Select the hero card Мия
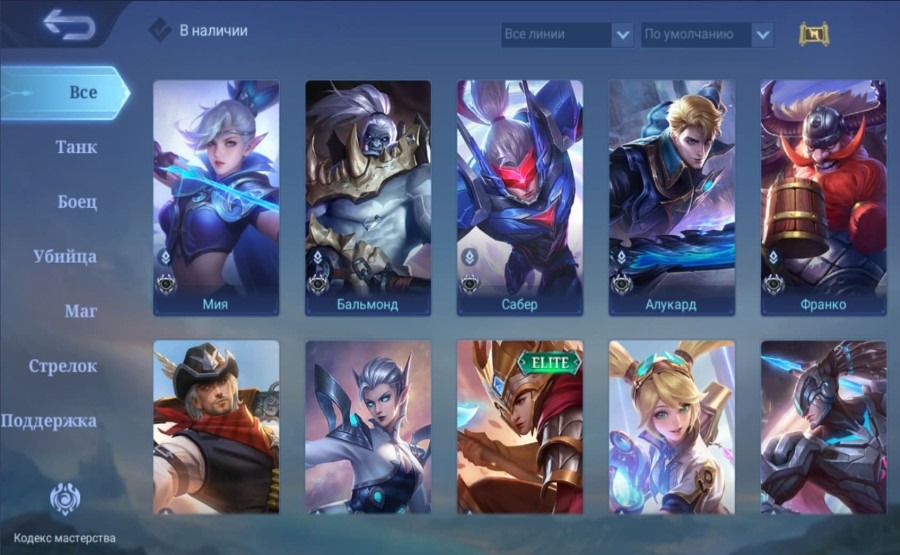The width and height of the screenshot is (900, 555). (x=215, y=198)
